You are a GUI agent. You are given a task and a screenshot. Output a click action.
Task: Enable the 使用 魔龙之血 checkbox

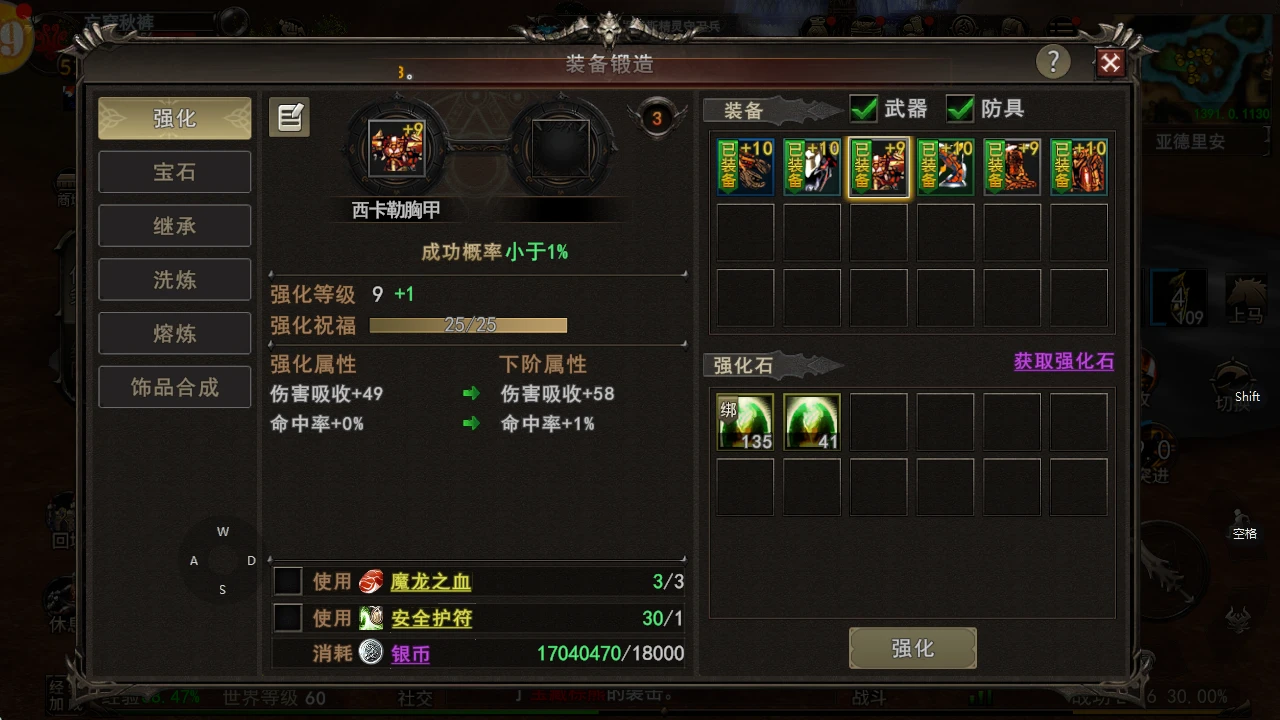click(287, 581)
